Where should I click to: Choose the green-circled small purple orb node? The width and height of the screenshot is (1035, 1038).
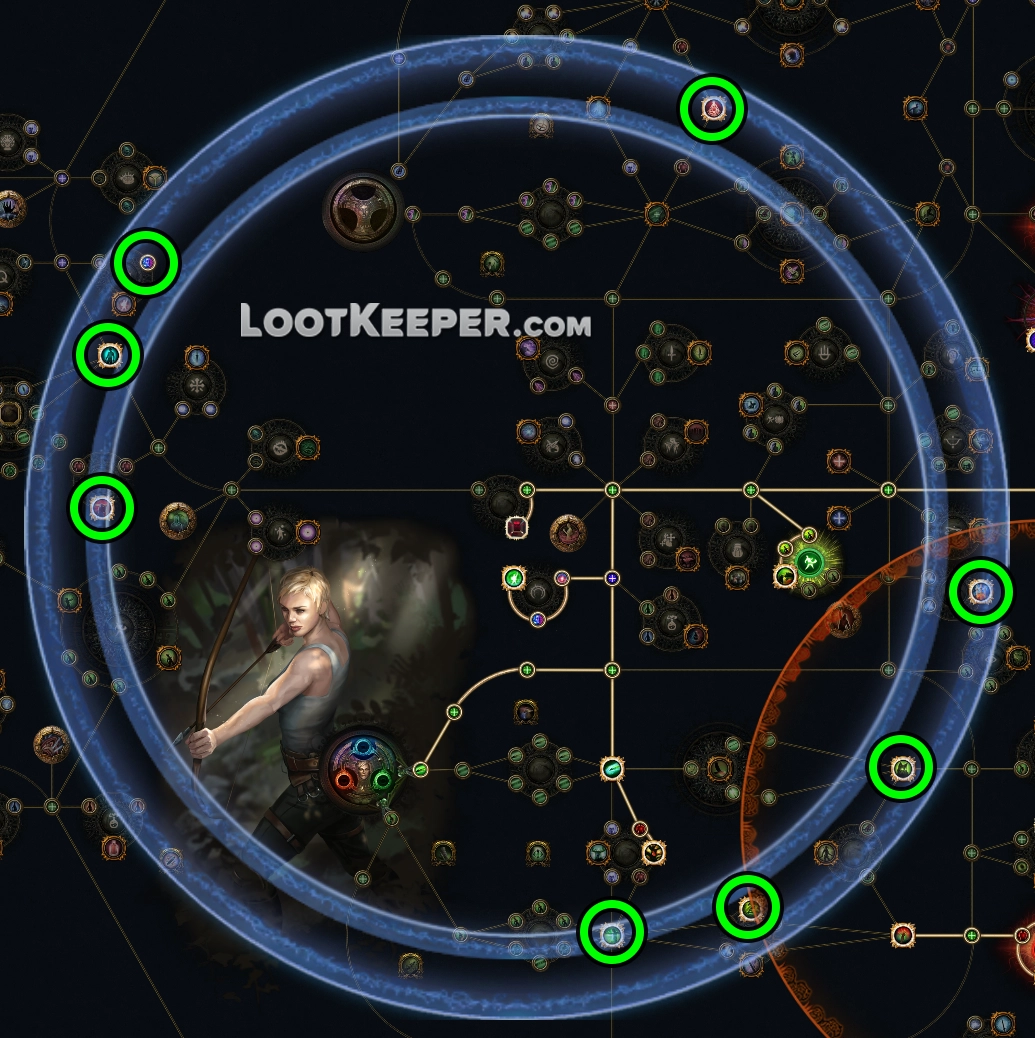[x=146, y=263]
